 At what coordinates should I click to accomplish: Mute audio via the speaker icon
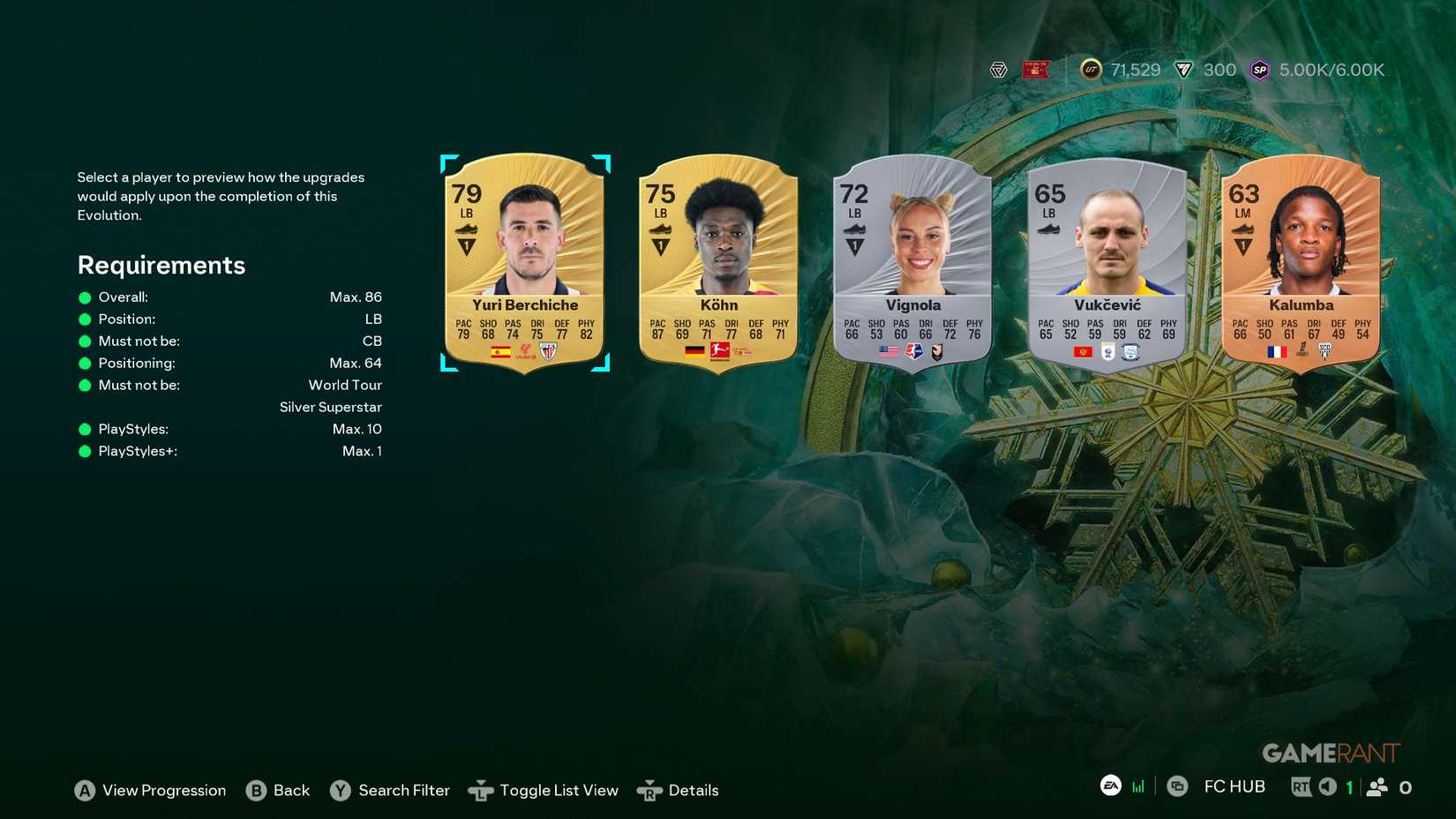click(x=1330, y=786)
